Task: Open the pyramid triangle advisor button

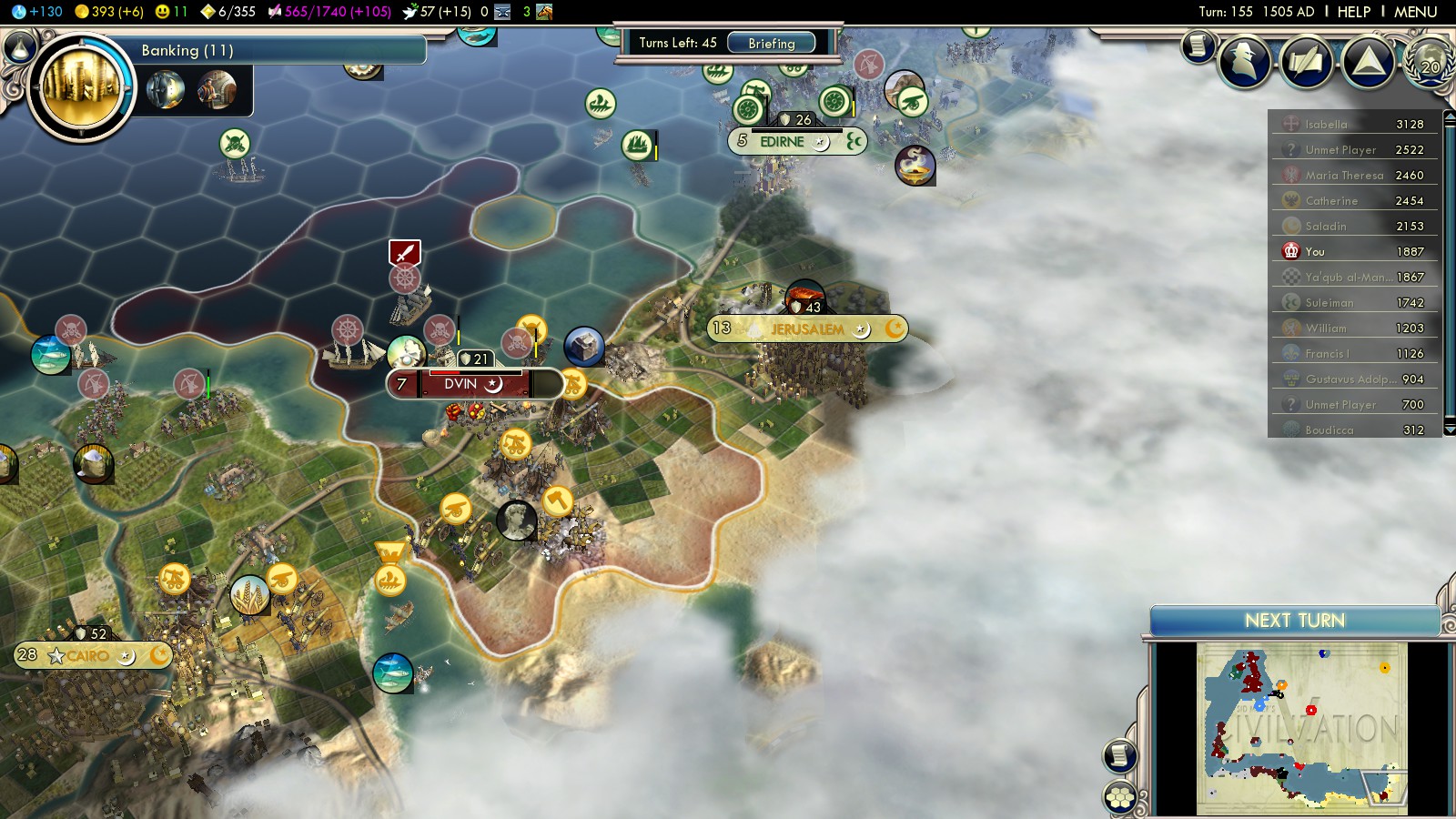Action: (x=1369, y=61)
